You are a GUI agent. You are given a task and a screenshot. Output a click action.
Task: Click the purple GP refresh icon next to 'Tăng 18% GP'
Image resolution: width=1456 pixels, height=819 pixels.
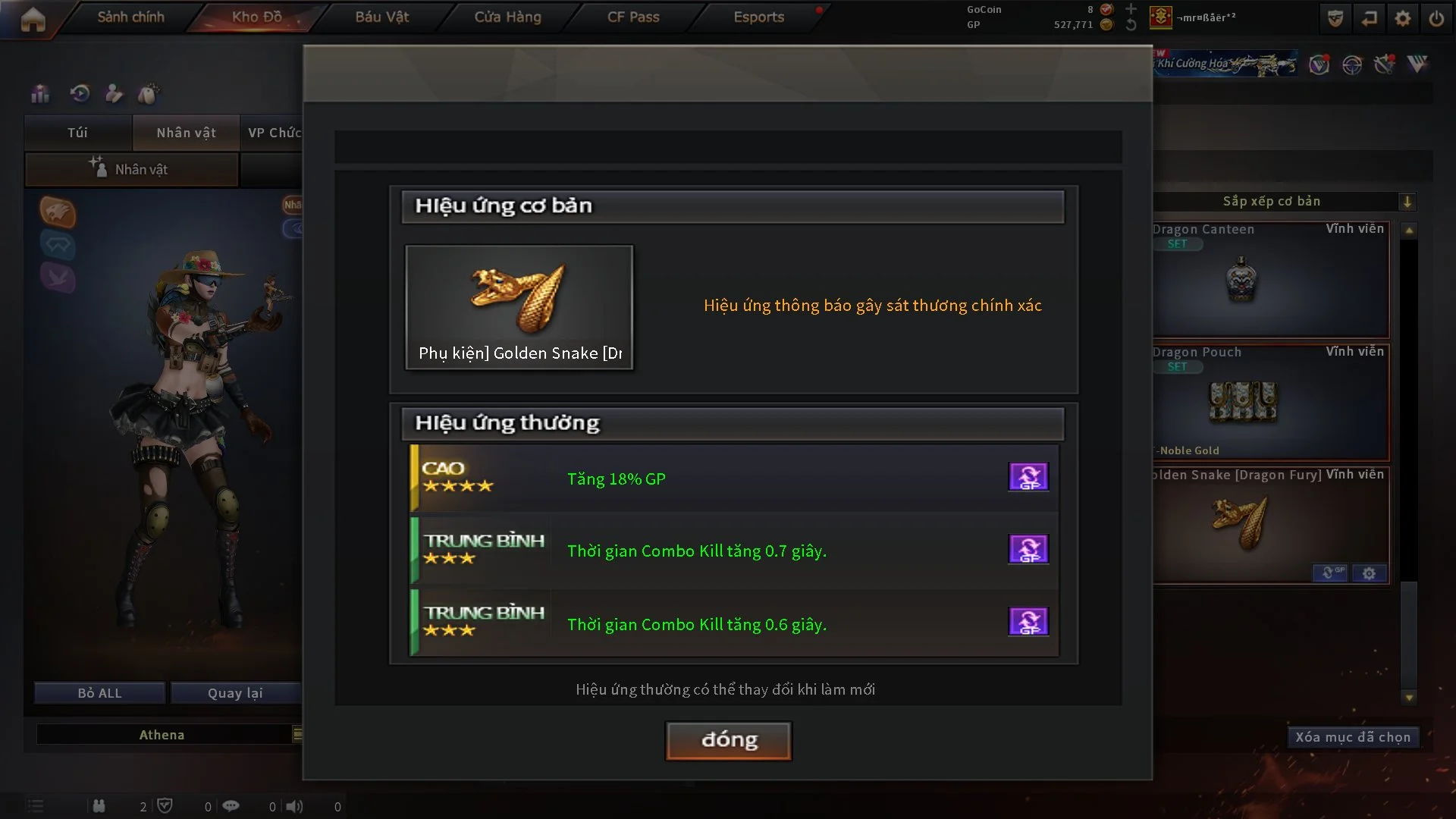click(x=1028, y=476)
